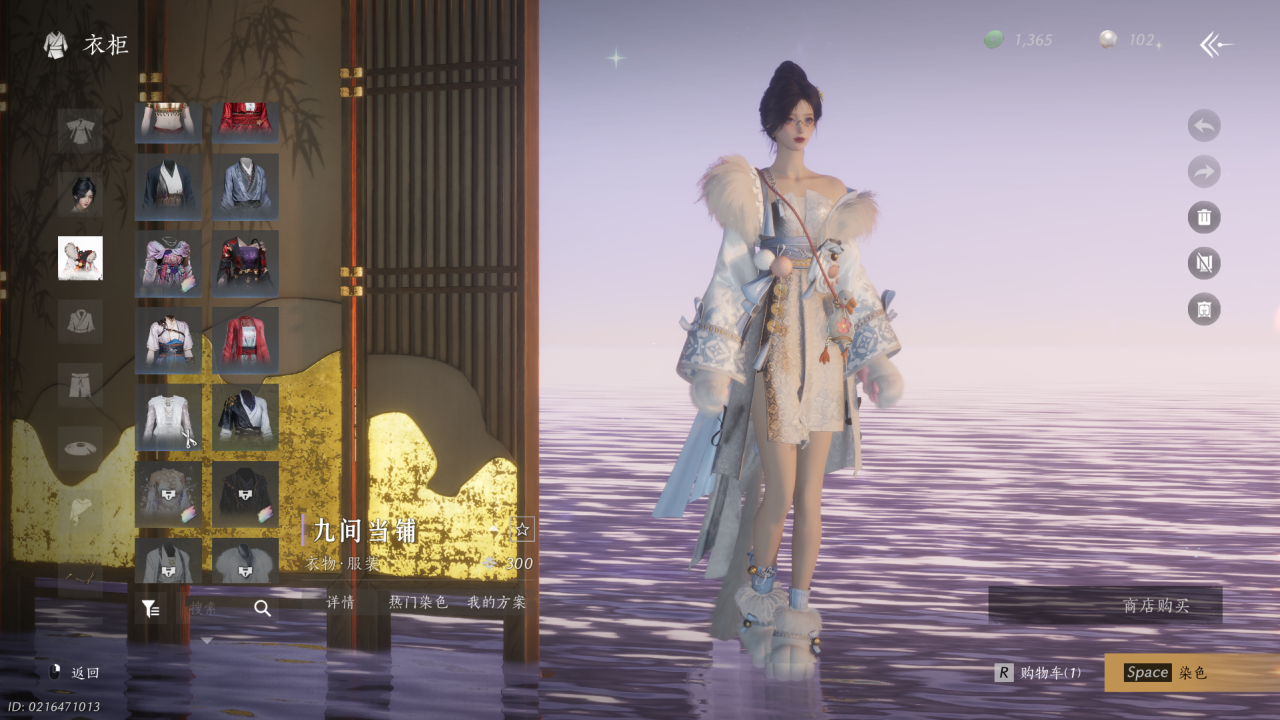Image resolution: width=1280 pixels, height=720 pixels.
Task: Undo the last outfit change
Action: (1204, 126)
